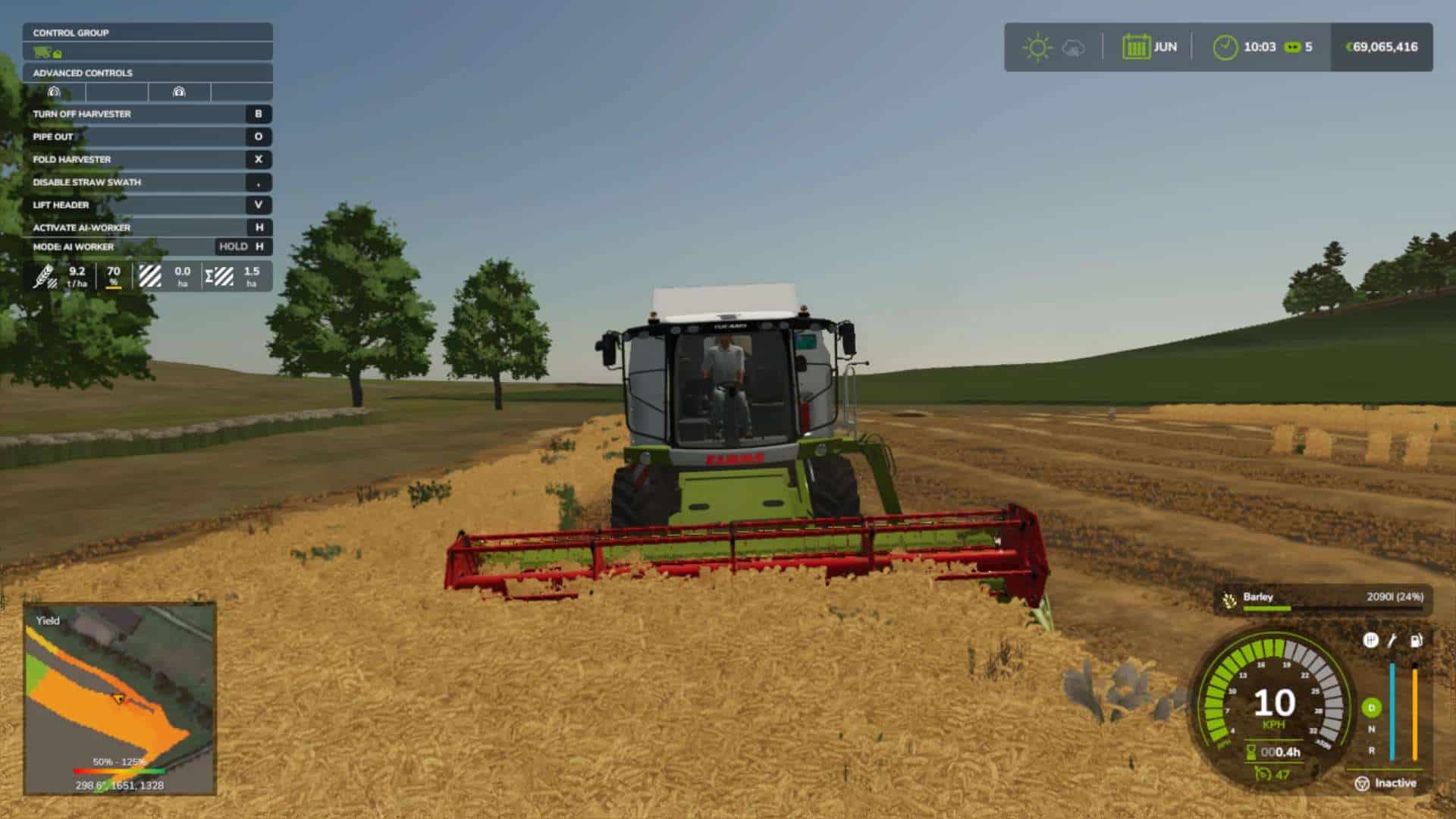Open the JUN calendar icon
The image size is (1456, 819).
1137,48
